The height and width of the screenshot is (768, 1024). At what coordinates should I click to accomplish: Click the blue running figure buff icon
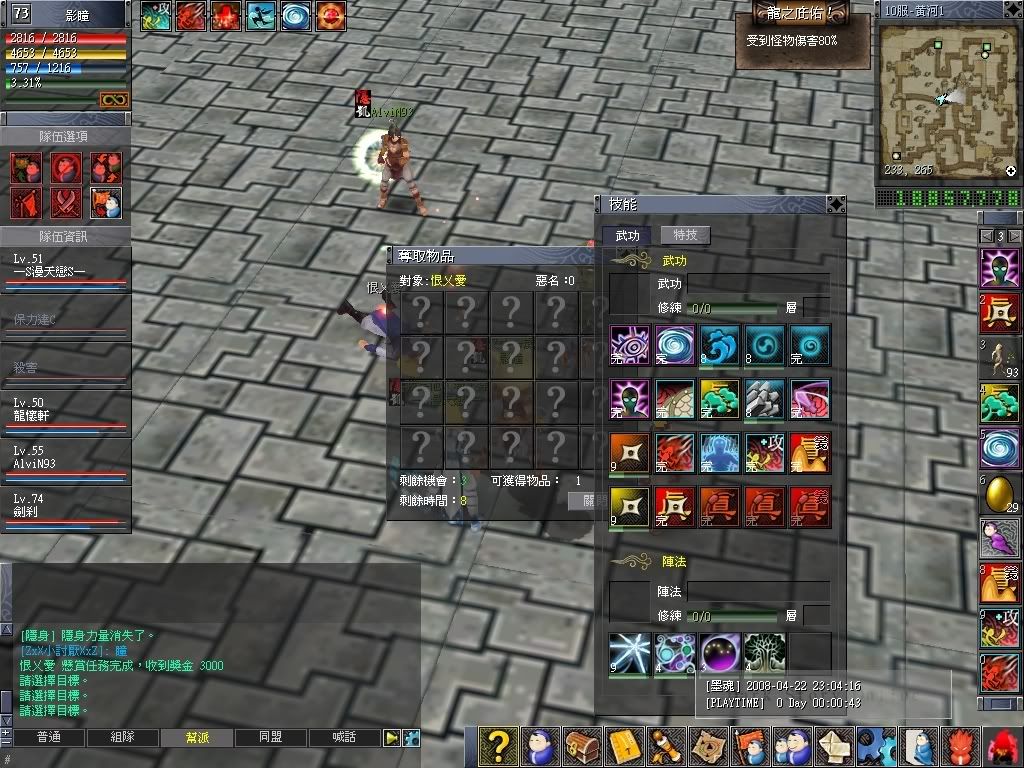[x=261, y=15]
